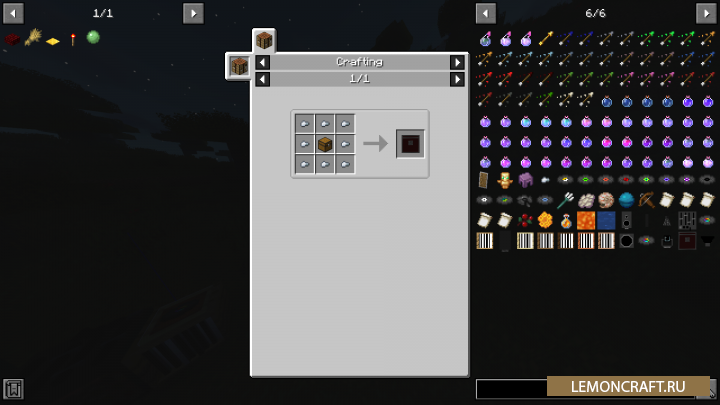The image size is (720, 405).
Task: Go to the next bookmark page
Action: [193, 13]
